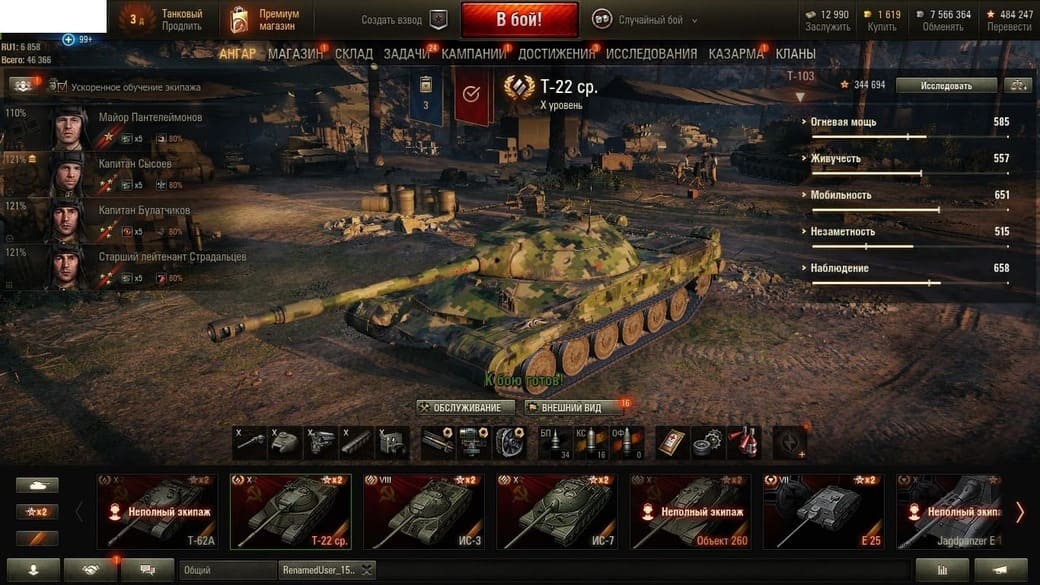Open the СКЛАД tab
Screen dimensions: 1040x585
(x=353, y=53)
